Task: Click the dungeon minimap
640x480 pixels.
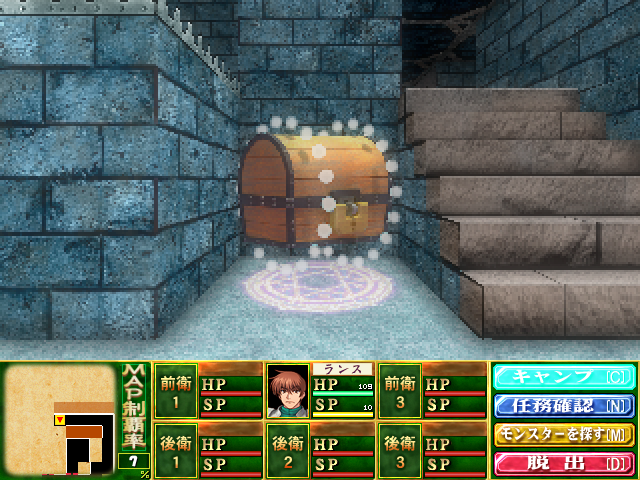Action: (x=60, y=420)
